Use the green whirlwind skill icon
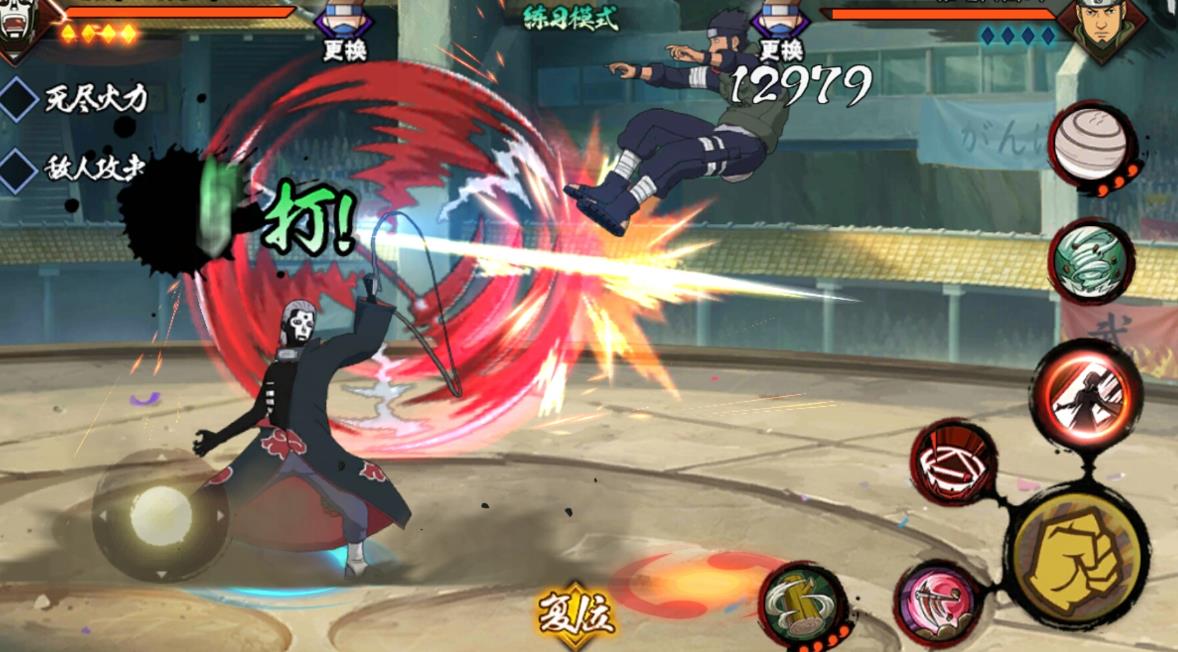 1091,261
